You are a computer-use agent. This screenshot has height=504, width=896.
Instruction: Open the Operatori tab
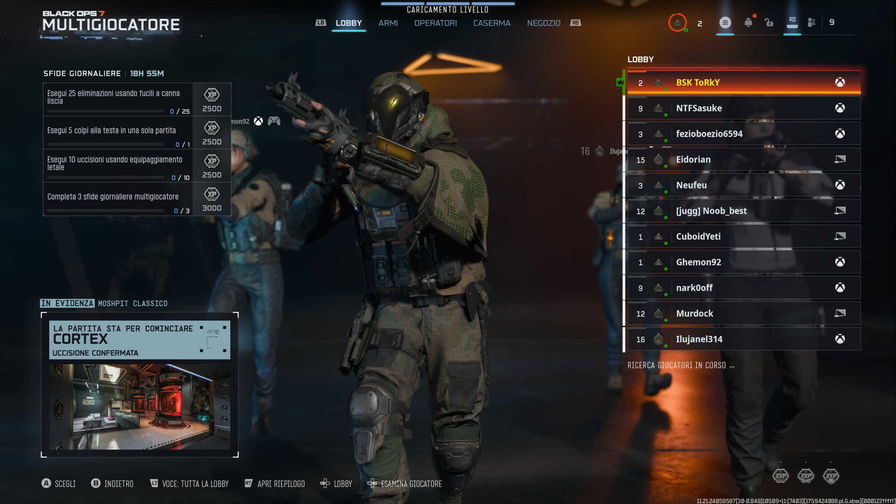click(435, 23)
